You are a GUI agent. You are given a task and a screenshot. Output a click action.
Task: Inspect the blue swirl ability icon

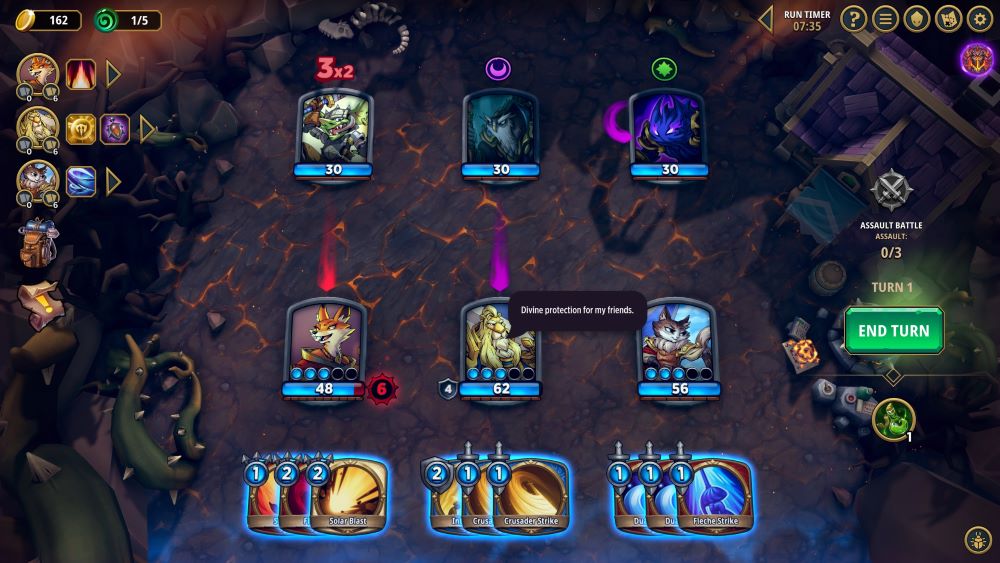pyautogui.click(x=81, y=181)
